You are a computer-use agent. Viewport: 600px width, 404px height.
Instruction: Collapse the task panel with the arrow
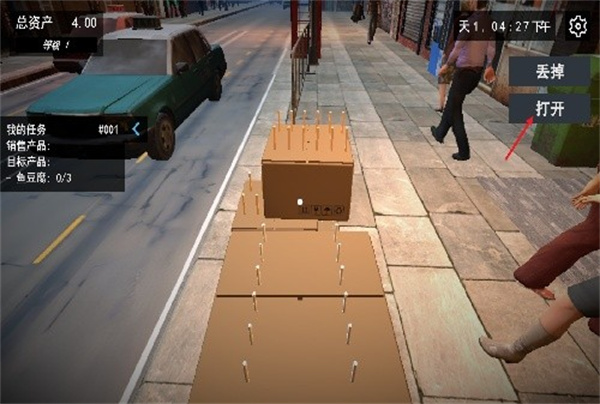(x=136, y=129)
